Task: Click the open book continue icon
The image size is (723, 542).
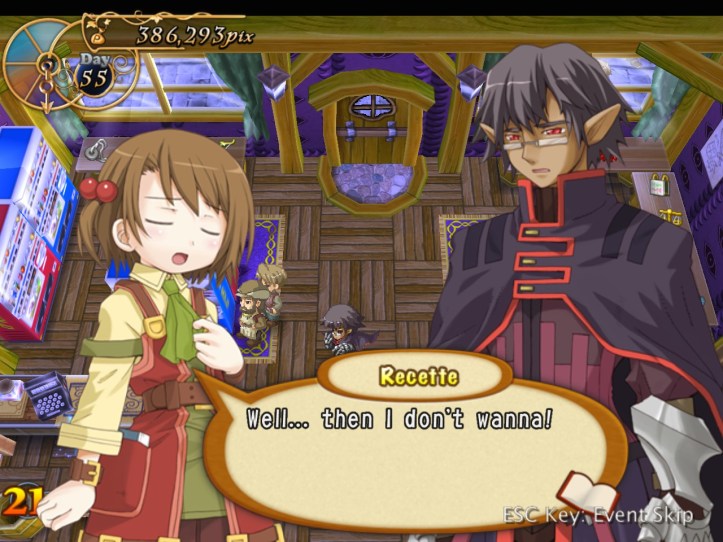Action: 589,495
